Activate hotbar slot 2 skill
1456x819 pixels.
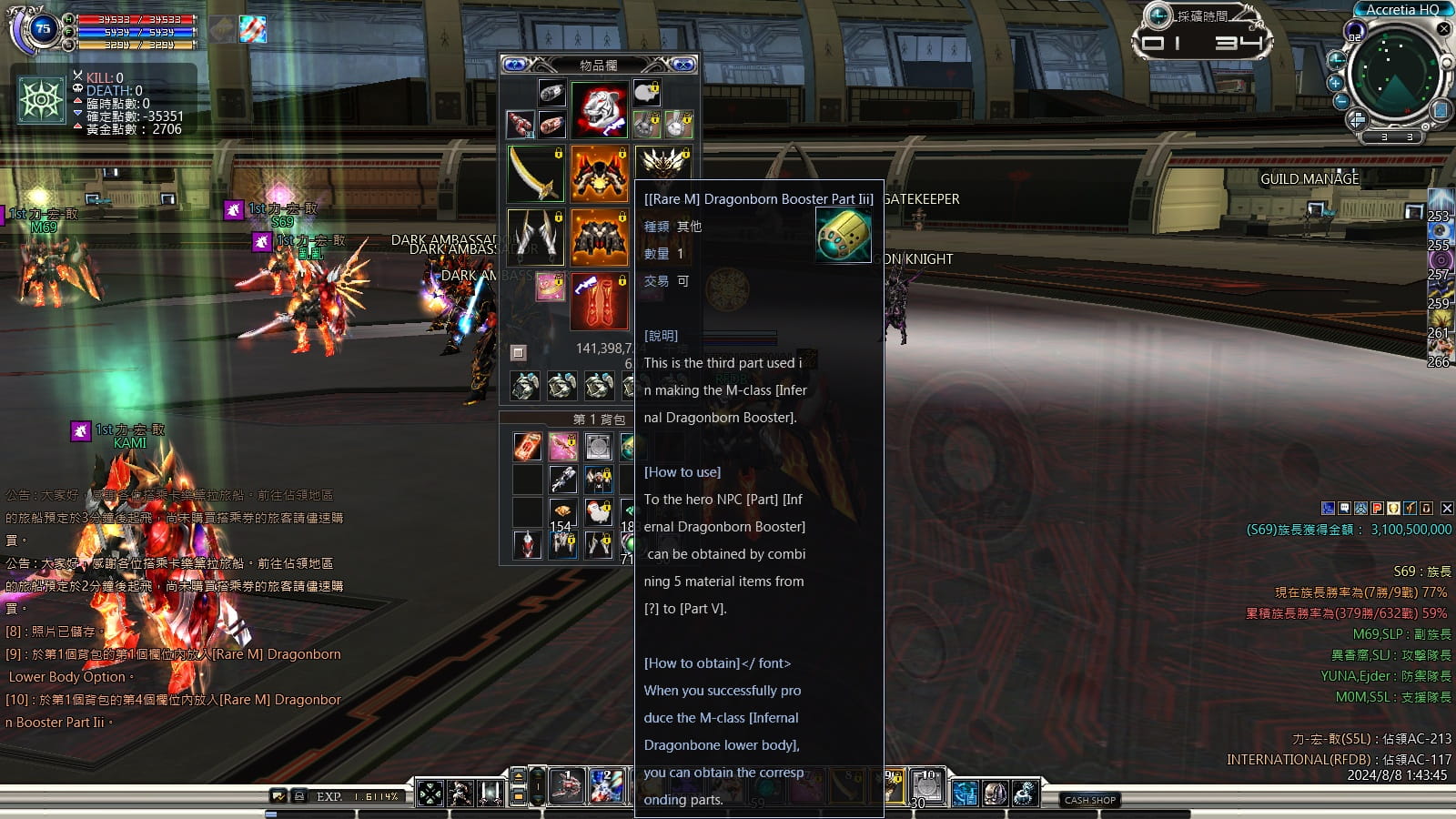click(x=606, y=787)
